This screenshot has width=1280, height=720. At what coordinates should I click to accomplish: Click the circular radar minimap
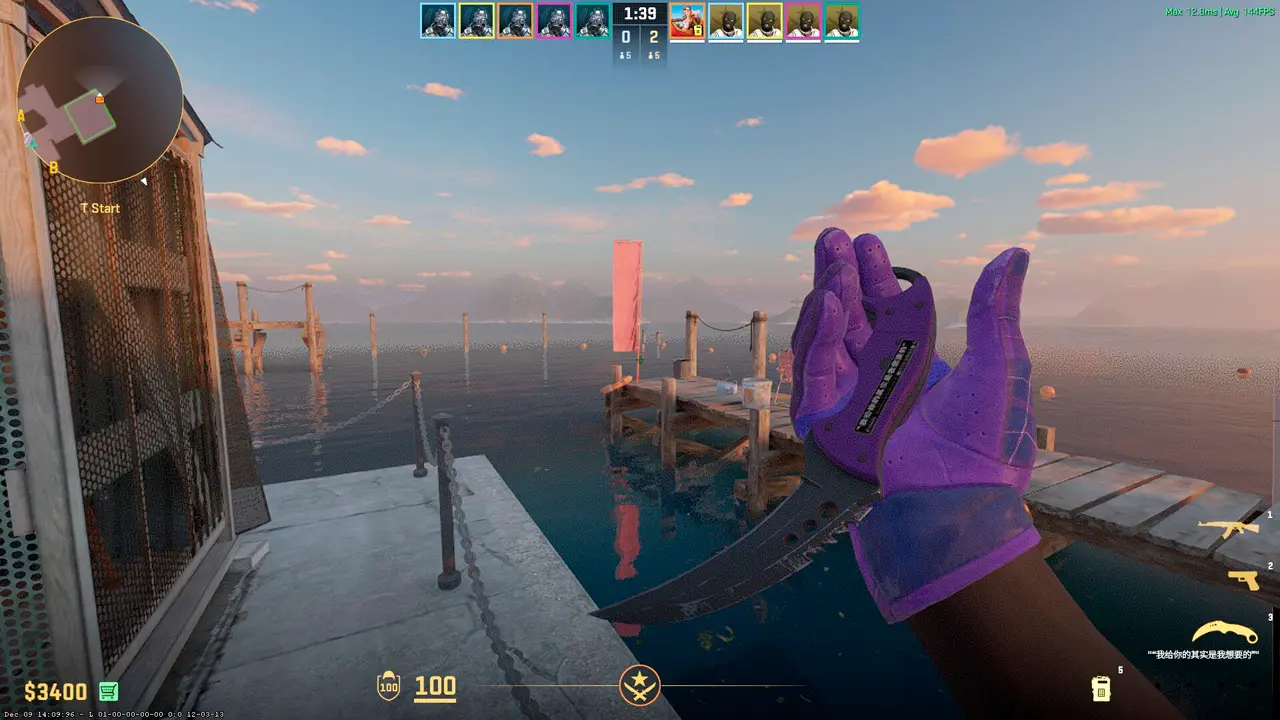(x=100, y=100)
